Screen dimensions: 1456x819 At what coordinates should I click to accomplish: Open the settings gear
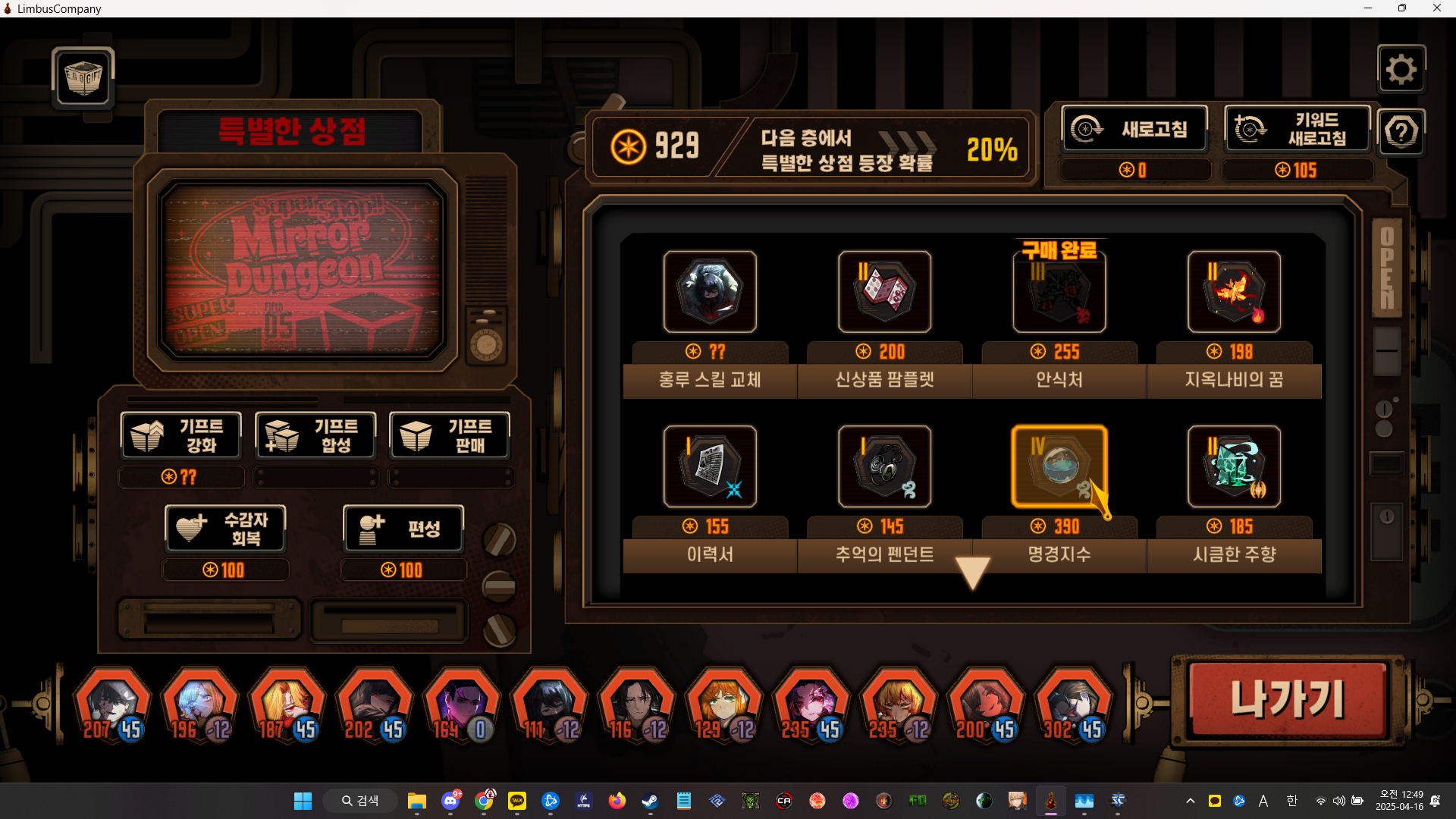[x=1401, y=70]
